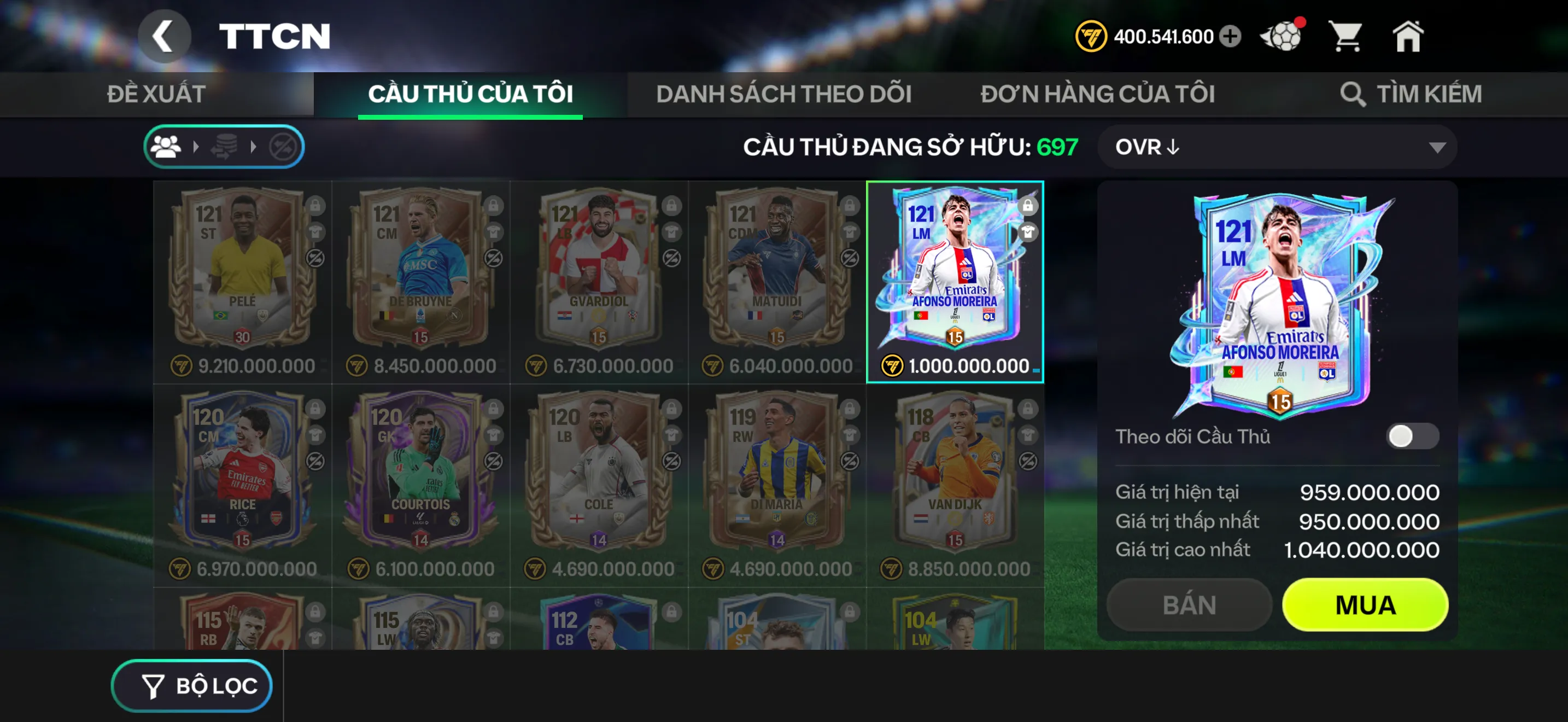Click the search magnifier icon
This screenshot has height=722, width=1568.
(x=1353, y=95)
